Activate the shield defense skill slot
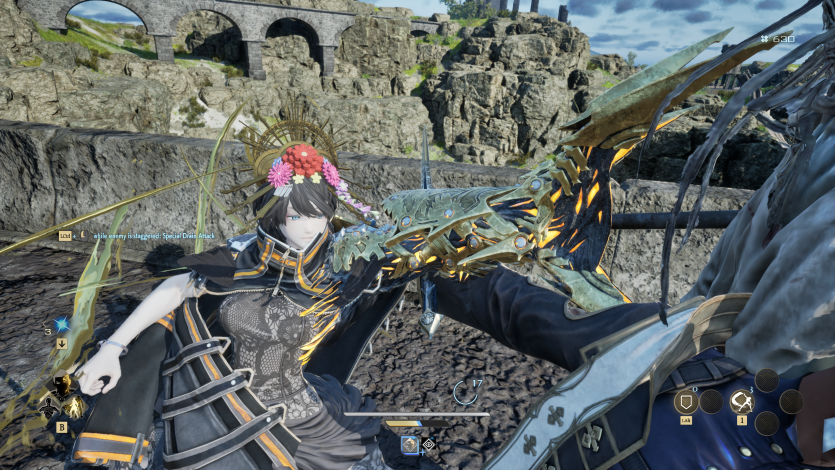Viewport: 835px width, 470px height. tap(685, 402)
